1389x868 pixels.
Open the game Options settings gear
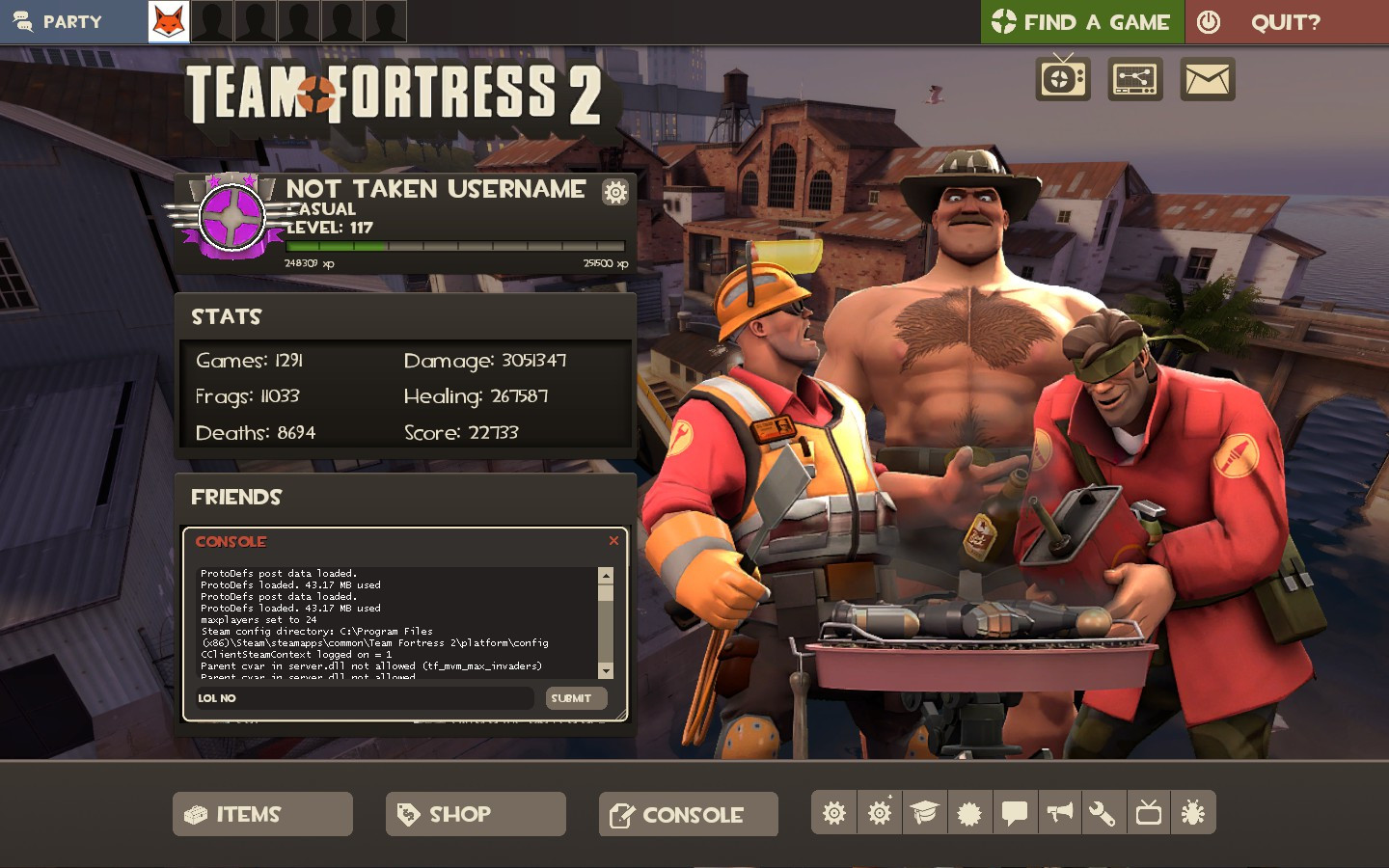pos(833,813)
